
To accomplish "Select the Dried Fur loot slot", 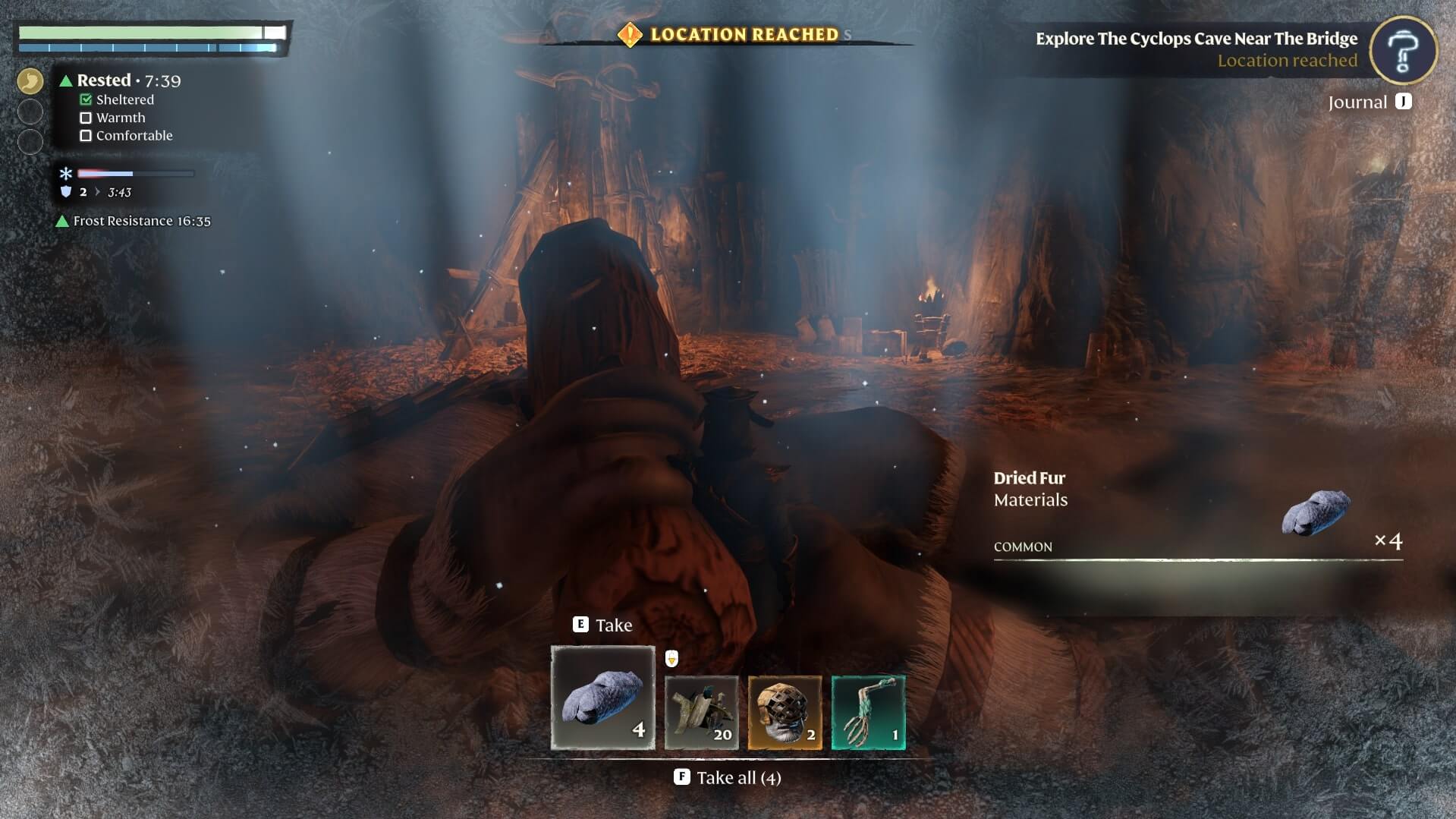I will coord(602,698).
